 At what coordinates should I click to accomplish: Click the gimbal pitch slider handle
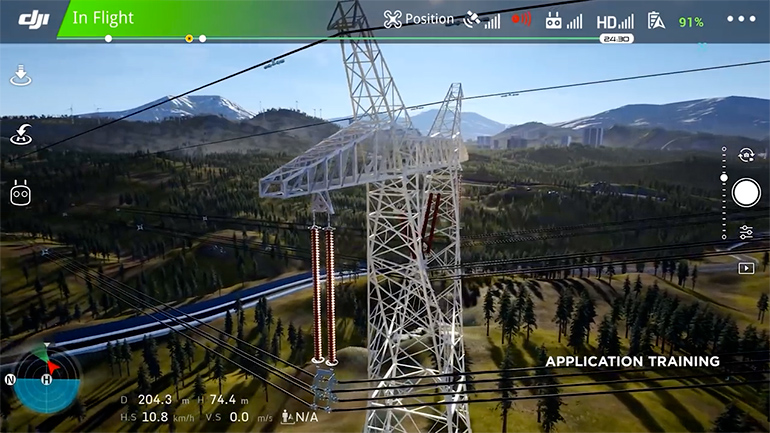724,178
